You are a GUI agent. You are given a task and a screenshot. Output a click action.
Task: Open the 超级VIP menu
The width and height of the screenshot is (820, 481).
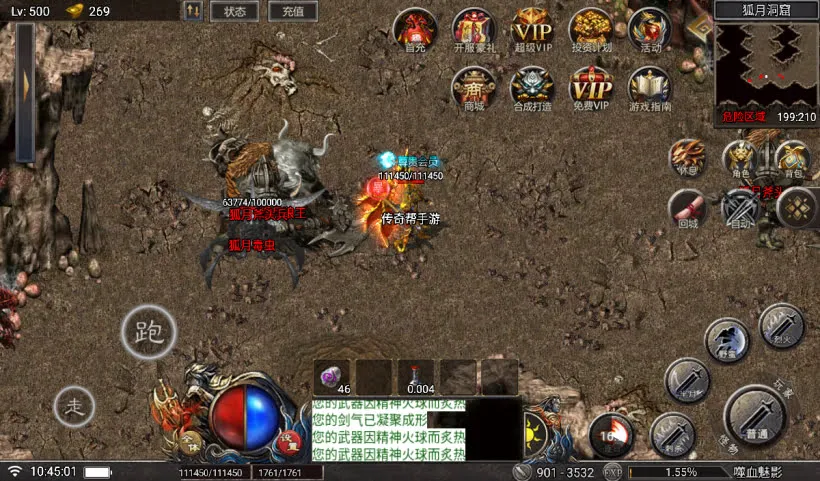pos(532,29)
